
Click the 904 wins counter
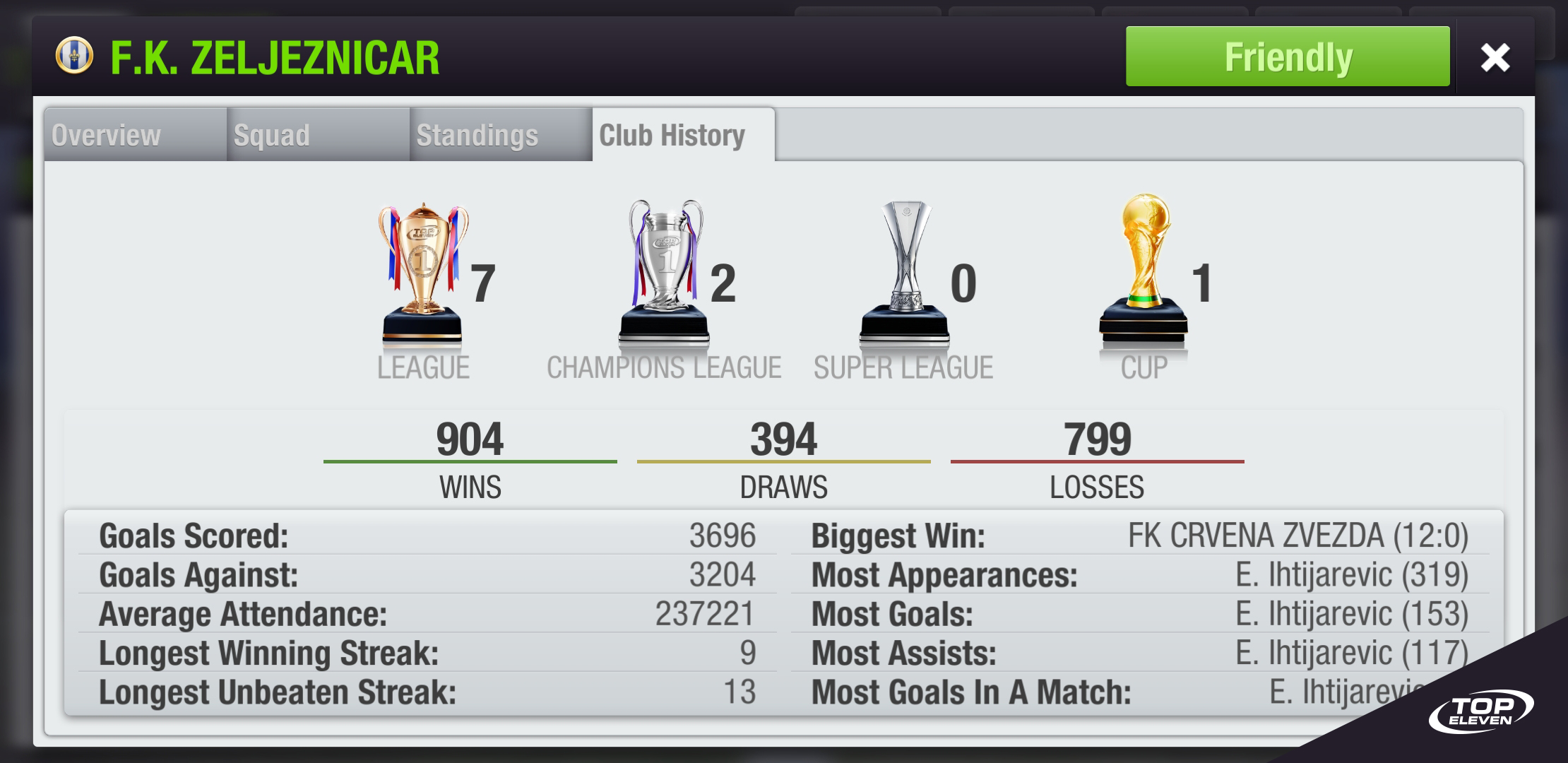[470, 438]
